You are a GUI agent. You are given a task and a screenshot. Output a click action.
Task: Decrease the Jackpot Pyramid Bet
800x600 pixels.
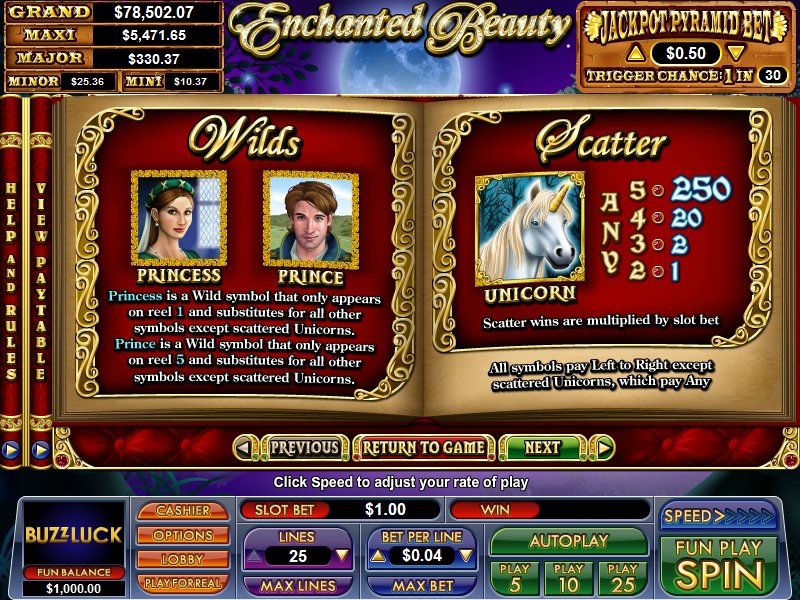735,53
